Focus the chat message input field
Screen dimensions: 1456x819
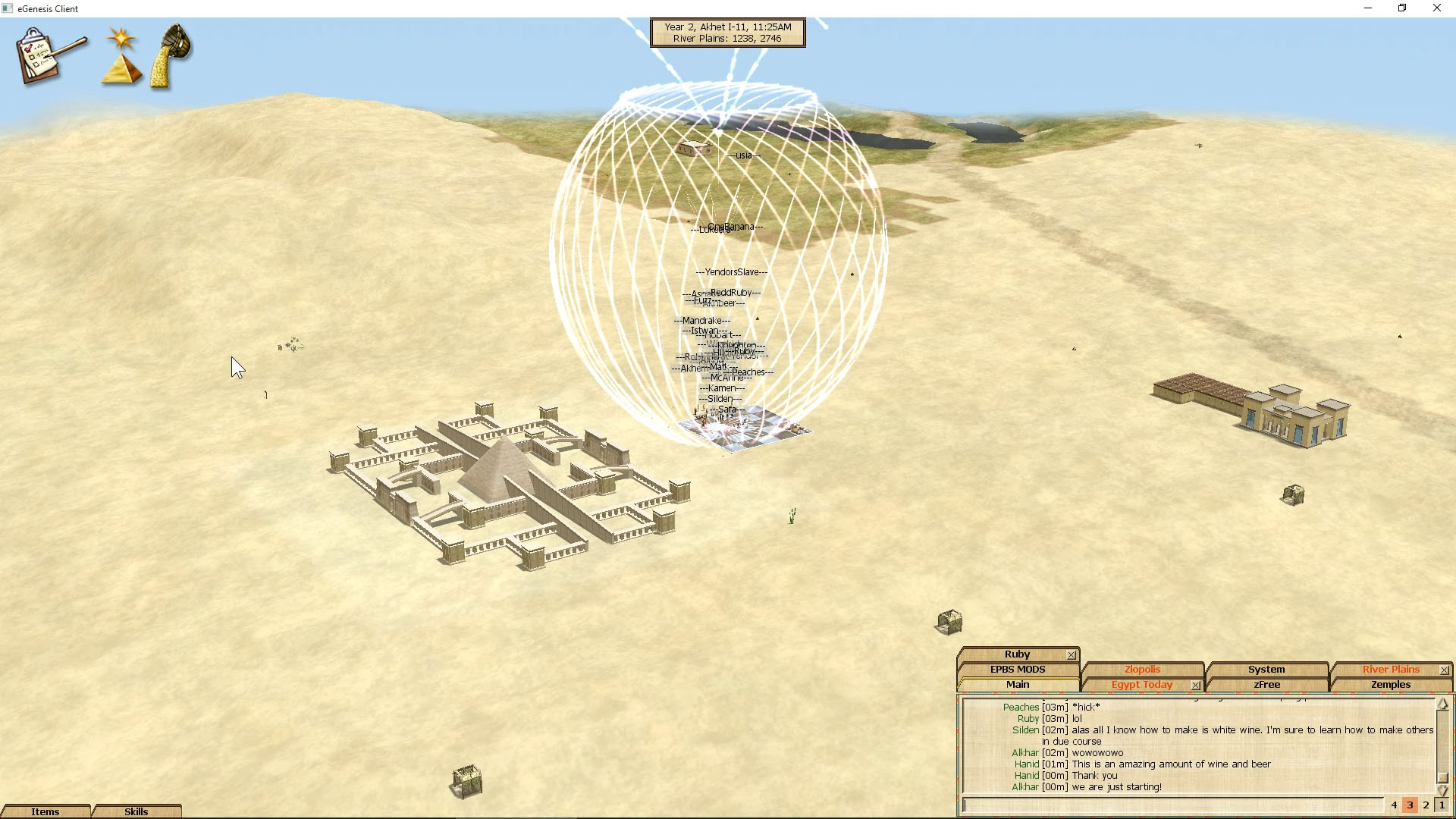[x=1172, y=805]
